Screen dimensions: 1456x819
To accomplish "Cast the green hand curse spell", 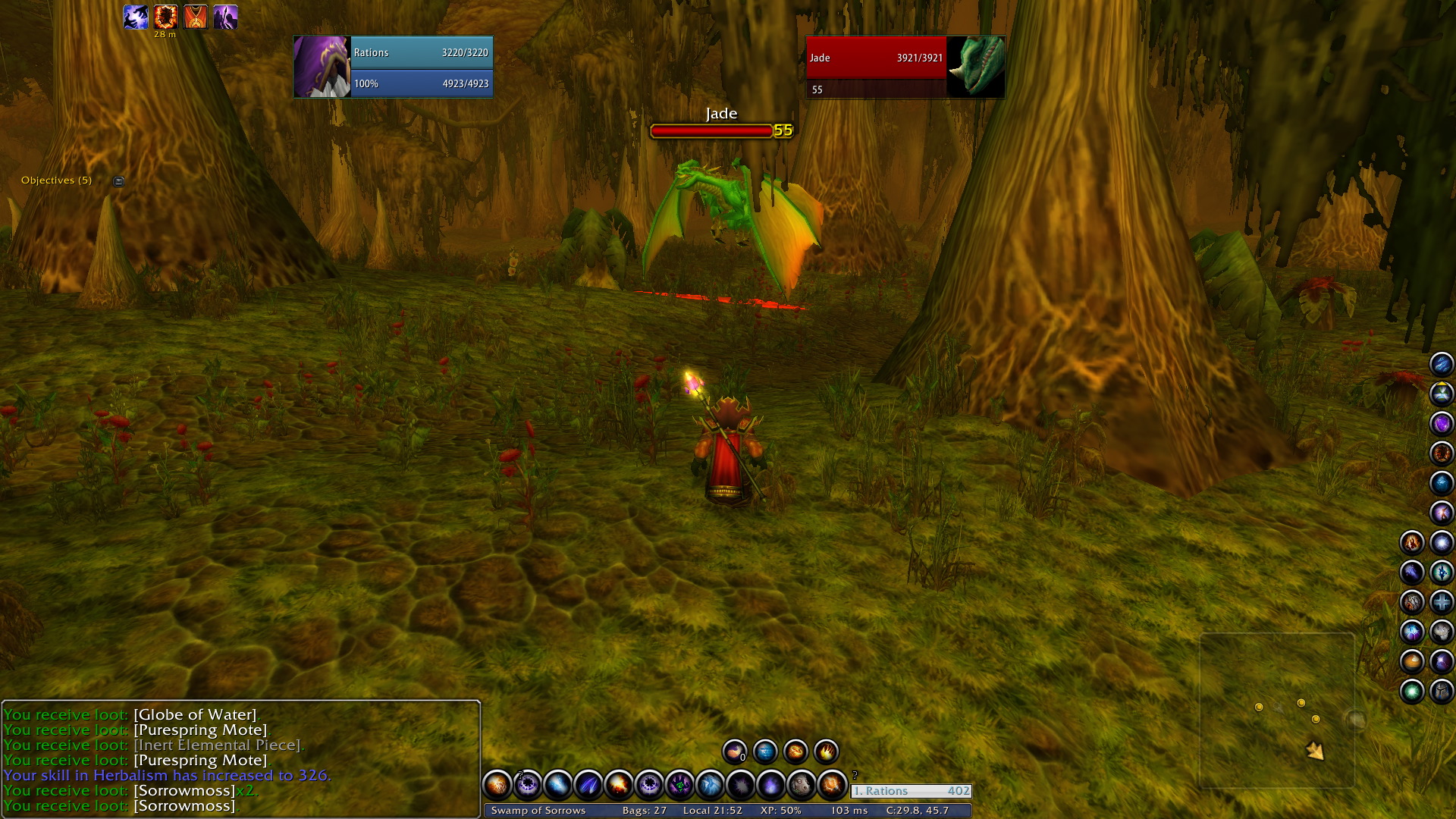I will point(679,785).
